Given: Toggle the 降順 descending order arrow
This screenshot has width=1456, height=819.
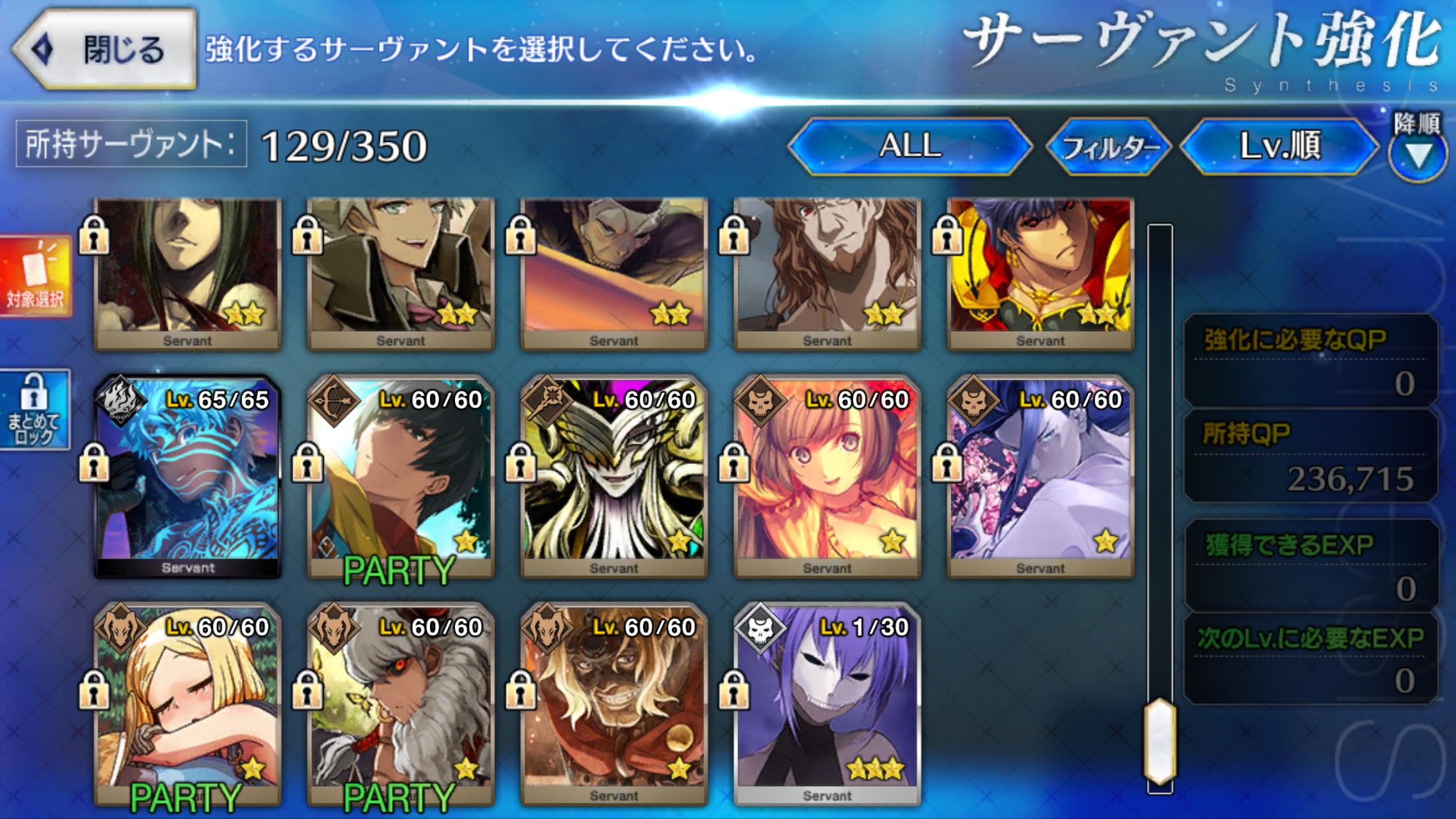Looking at the screenshot, I should 1418,156.
